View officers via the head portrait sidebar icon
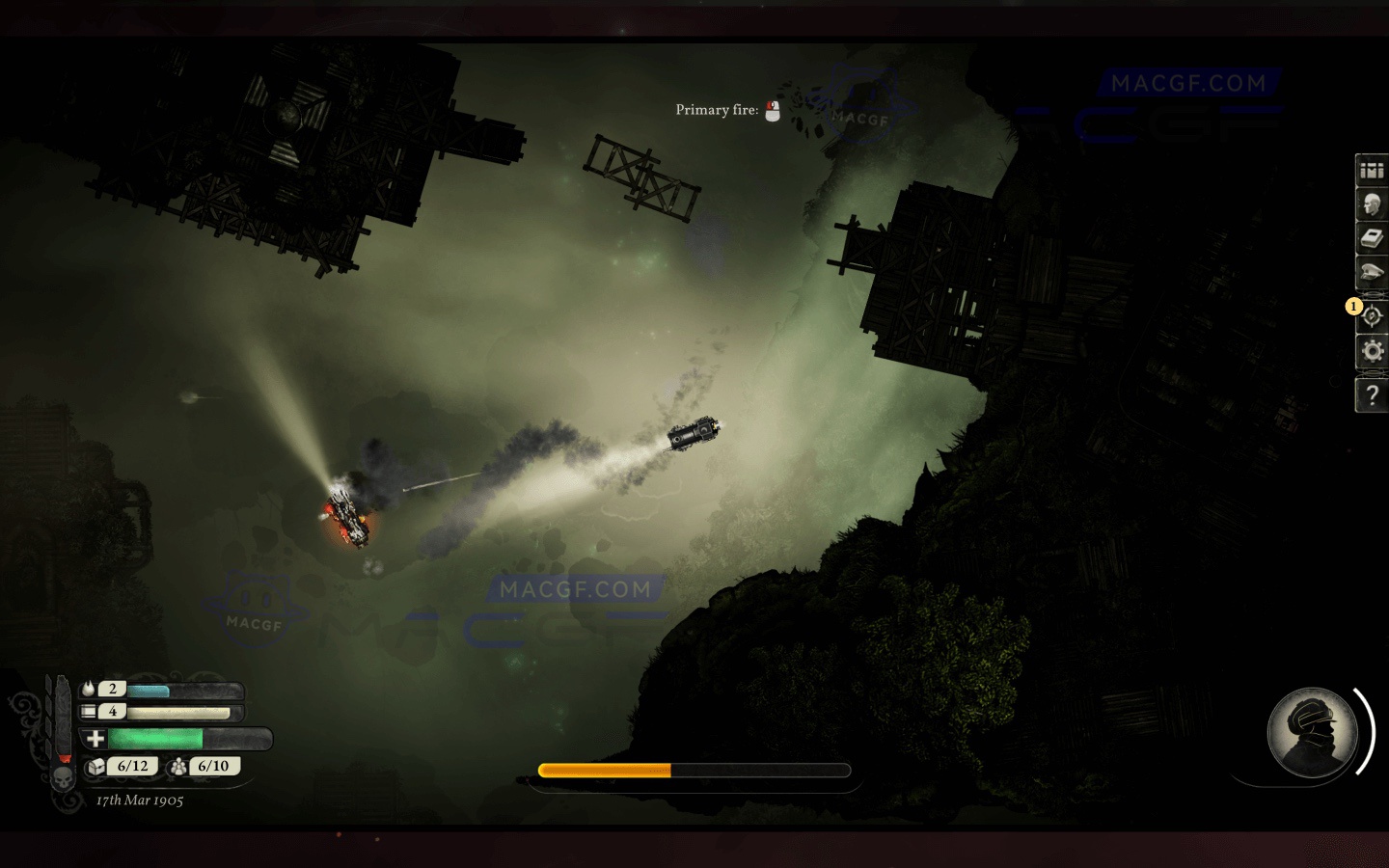The height and width of the screenshot is (868, 1389). point(1372,204)
